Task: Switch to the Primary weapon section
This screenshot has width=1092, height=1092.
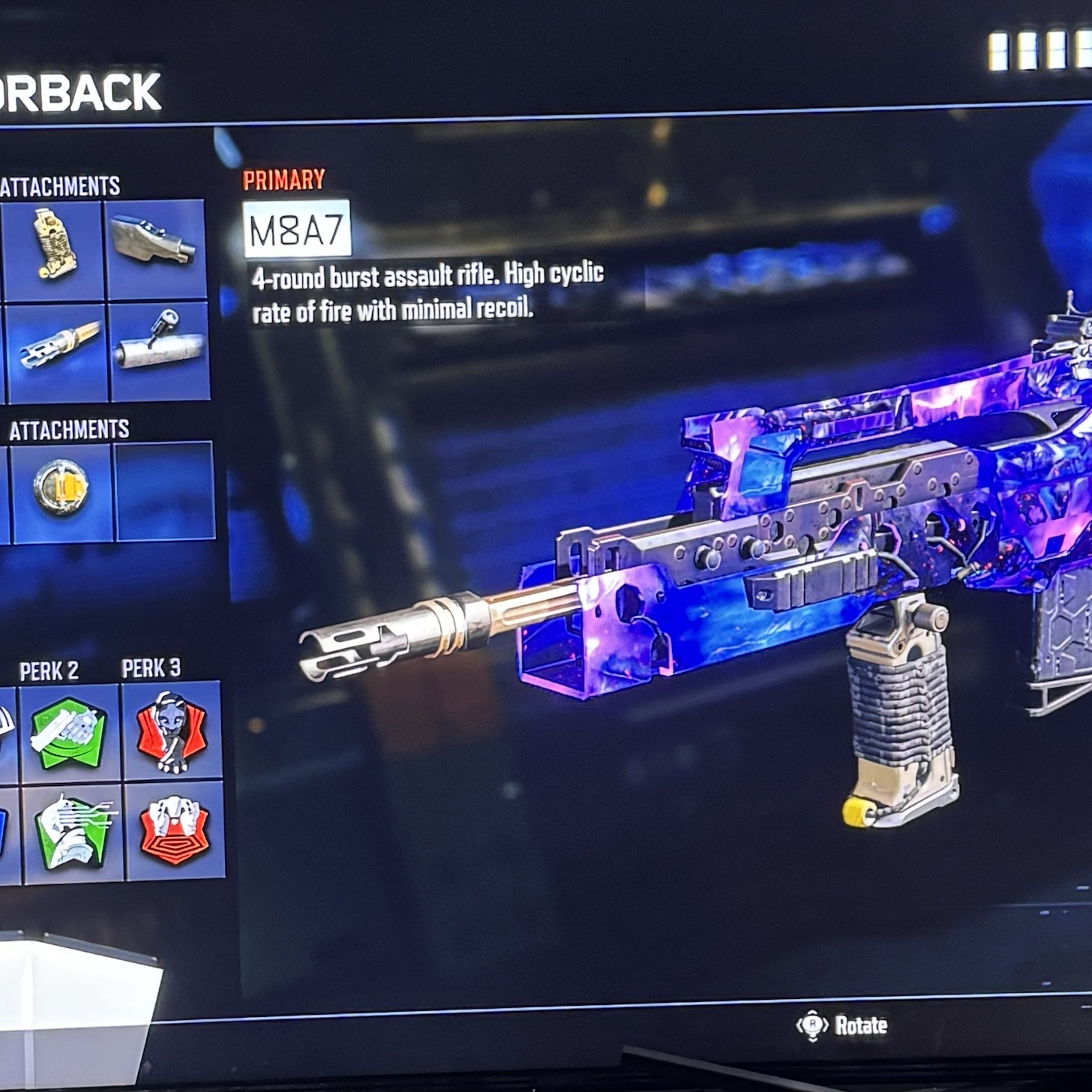Action: coord(283,180)
